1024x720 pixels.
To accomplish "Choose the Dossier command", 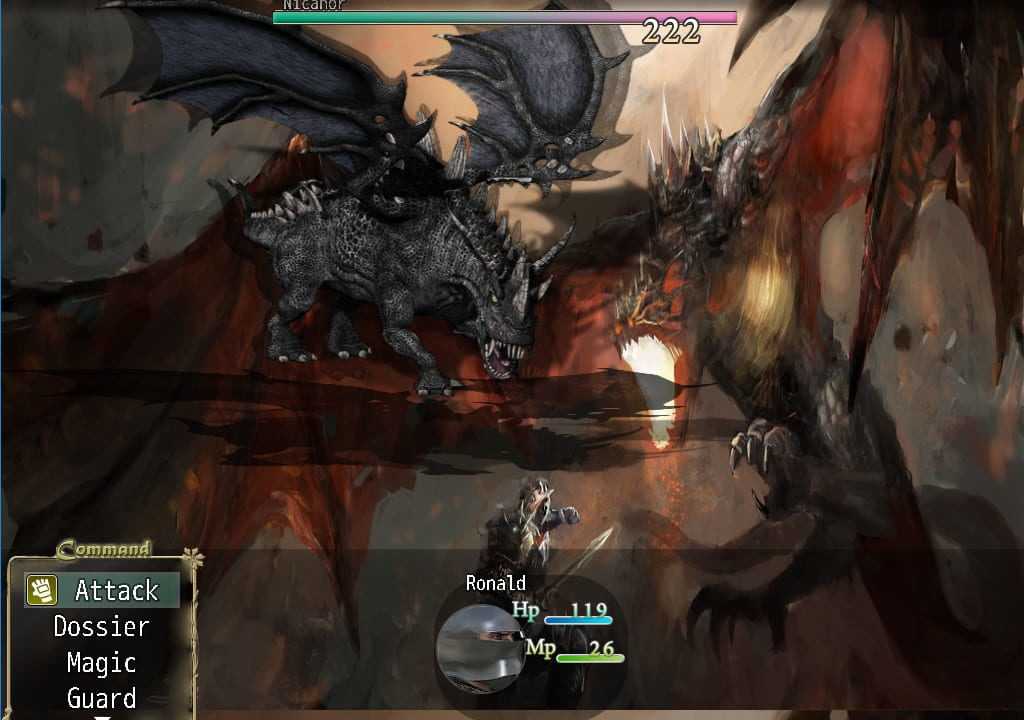I will (101, 627).
